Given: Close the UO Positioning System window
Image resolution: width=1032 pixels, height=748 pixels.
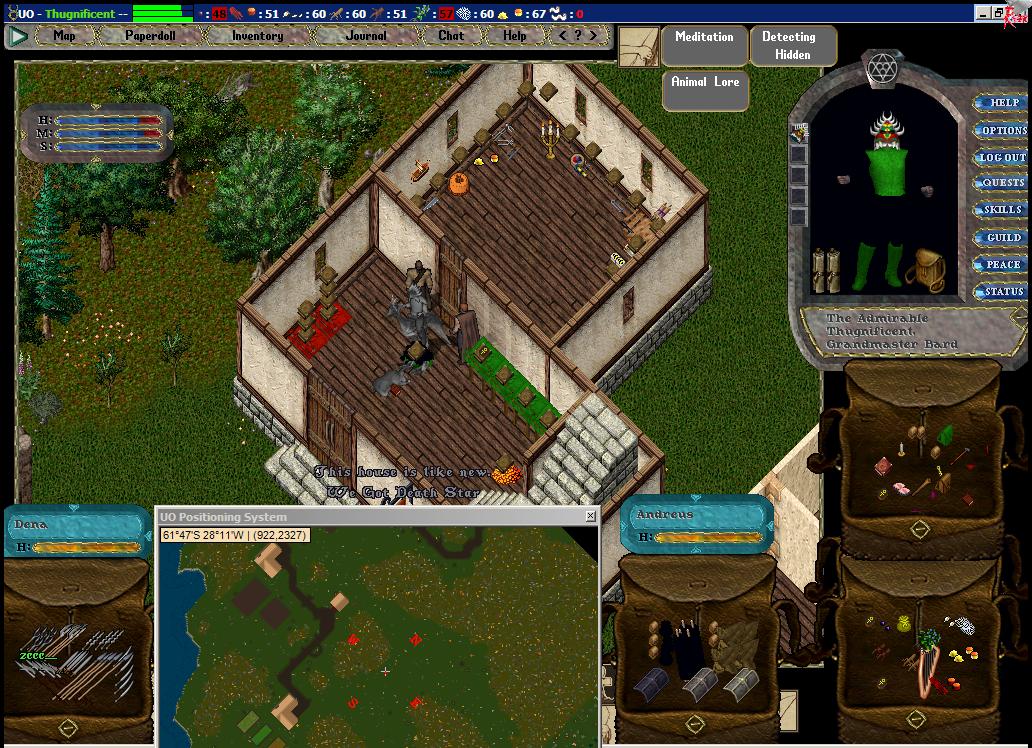Looking at the screenshot, I should (590, 517).
